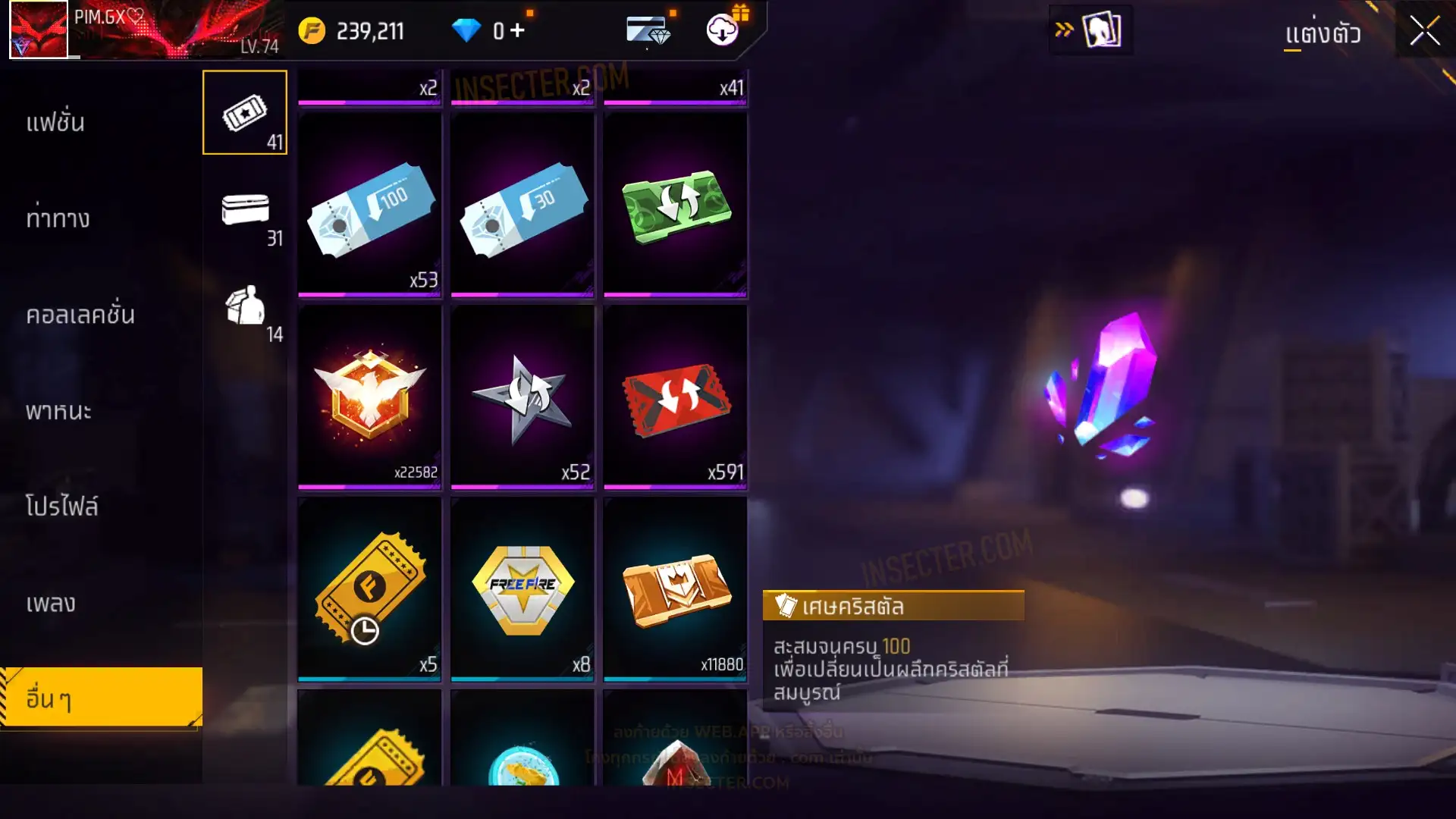The width and height of the screenshot is (1456, 819).
Task: Select the green swap ticket item
Action: point(676,206)
